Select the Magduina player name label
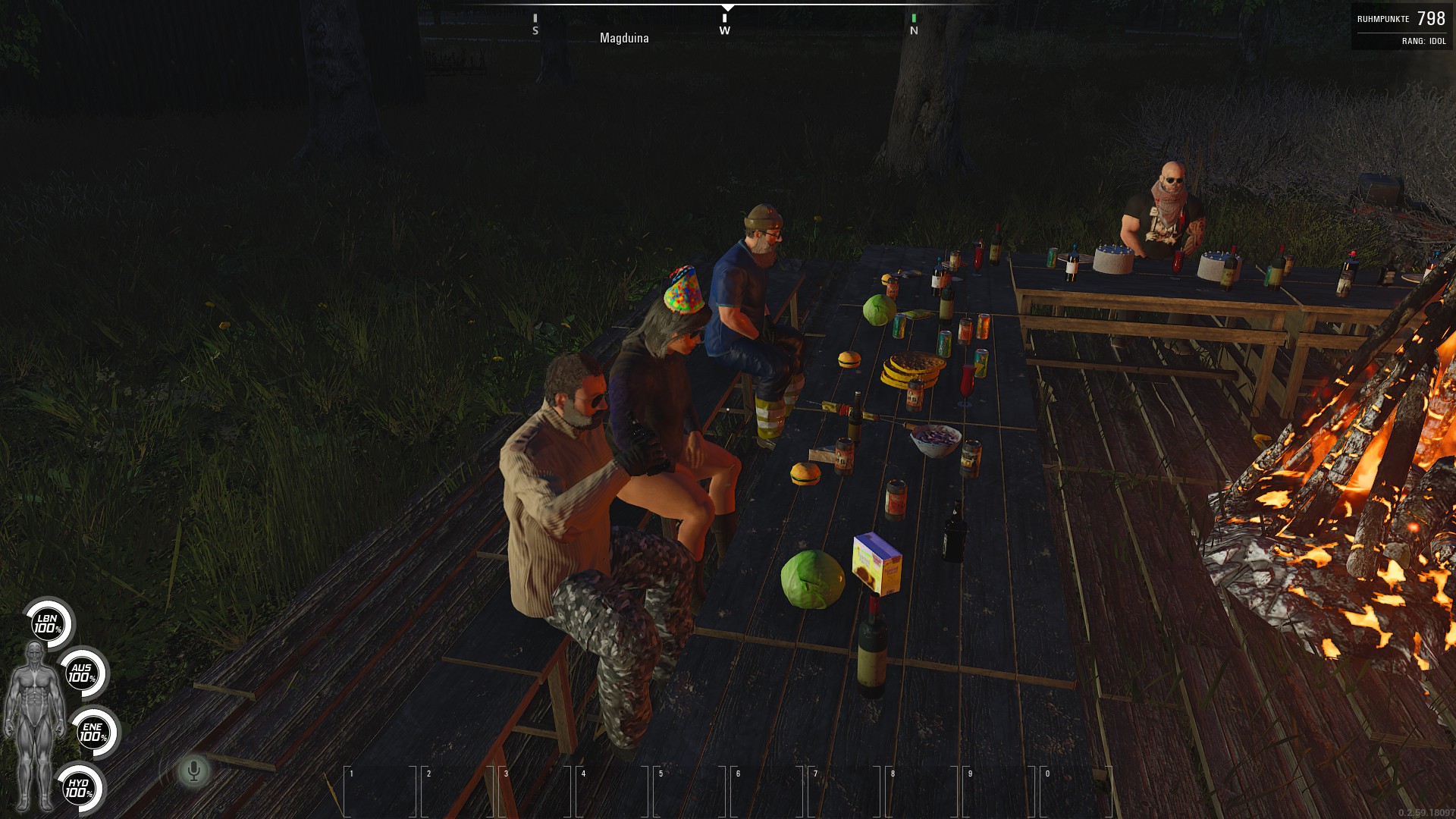This screenshot has width=1456, height=819. tap(625, 37)
